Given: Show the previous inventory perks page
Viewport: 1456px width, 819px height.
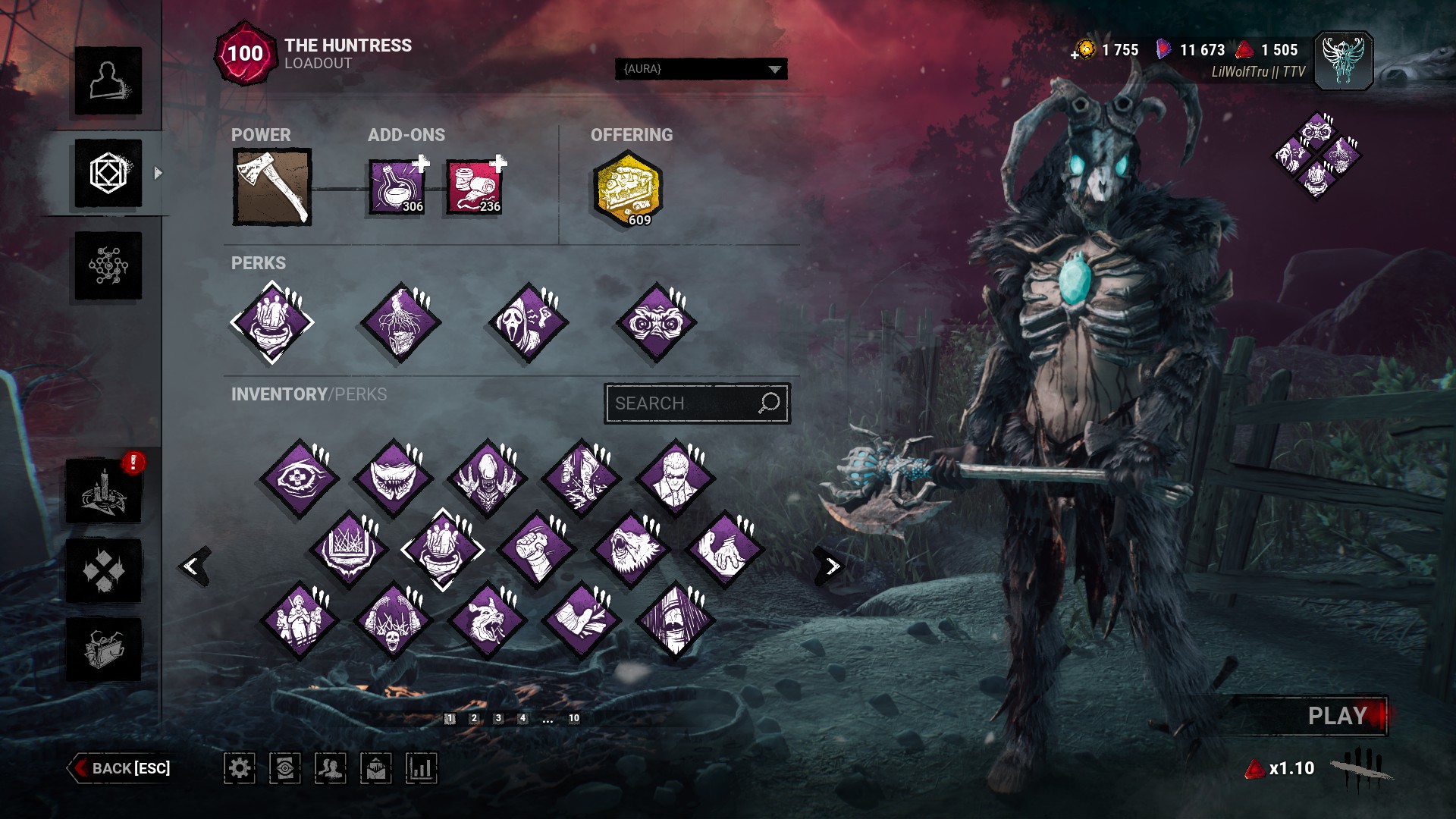Looking at the screenshot, I should 194,566.
